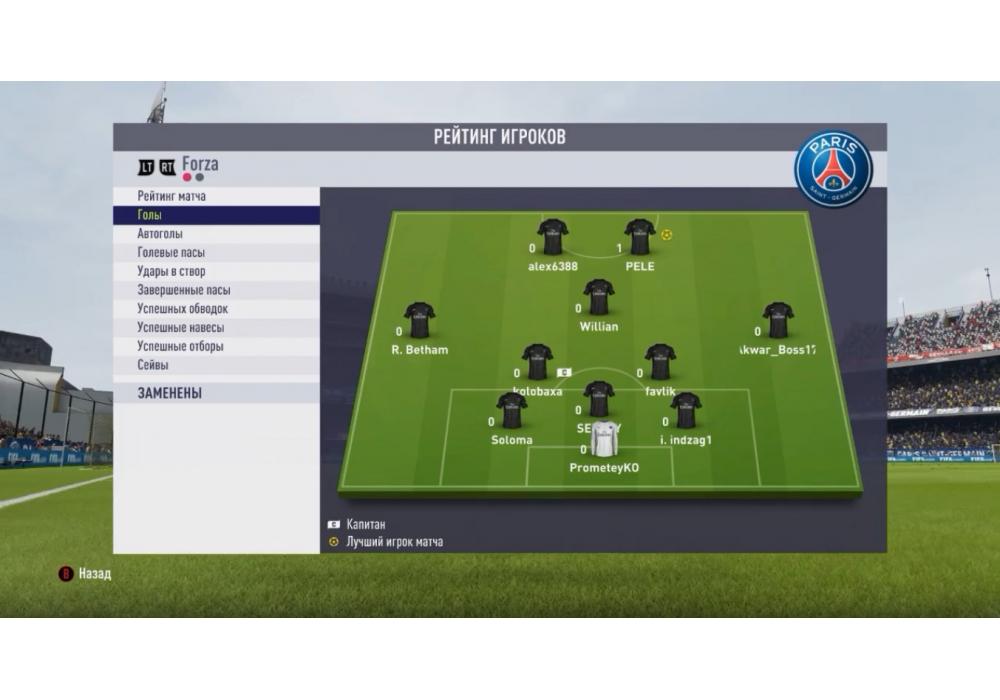Choose the Willian player shirt
Viewport: 1000px width, 700px height.
[x=599, y=297]
